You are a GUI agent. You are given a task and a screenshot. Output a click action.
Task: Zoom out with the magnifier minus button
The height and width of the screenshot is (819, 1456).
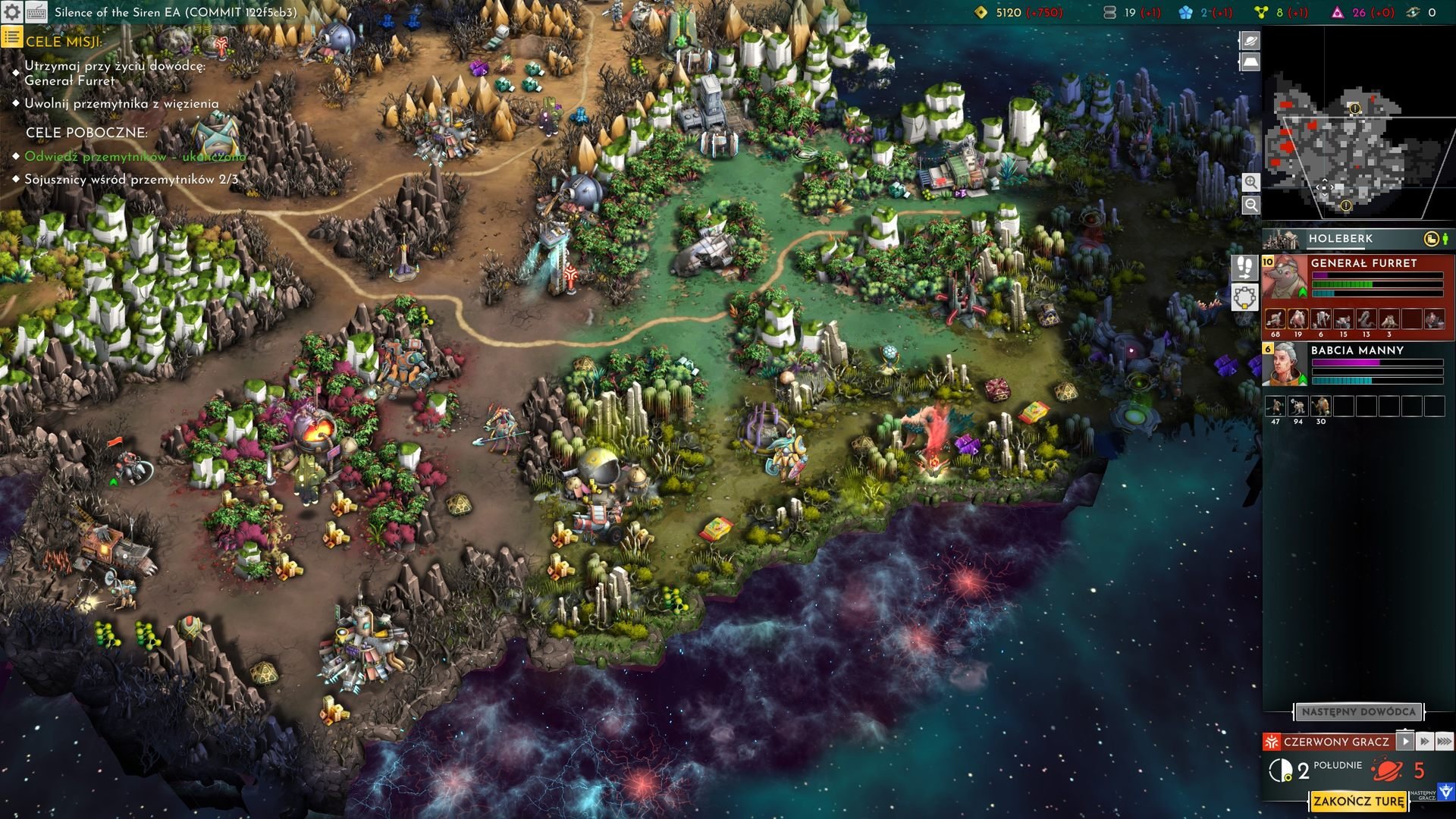(x=1251, y=205)
